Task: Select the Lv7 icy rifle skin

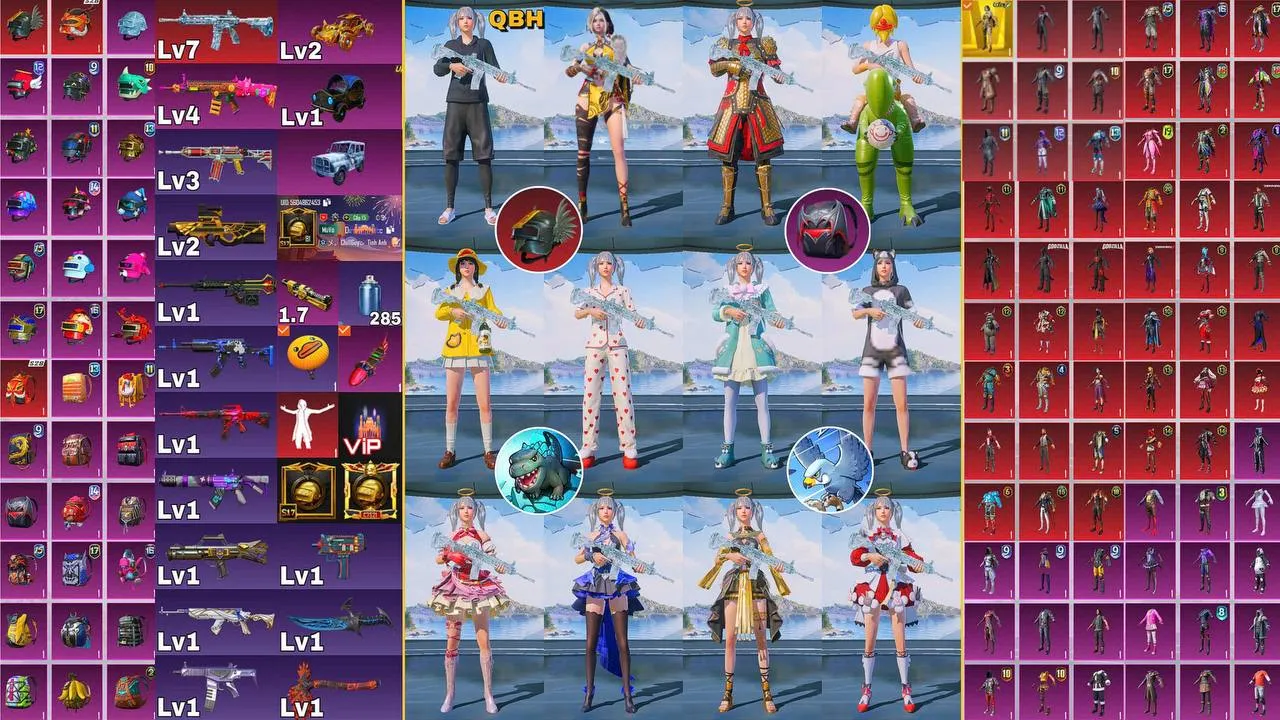Action: [198, 30]
